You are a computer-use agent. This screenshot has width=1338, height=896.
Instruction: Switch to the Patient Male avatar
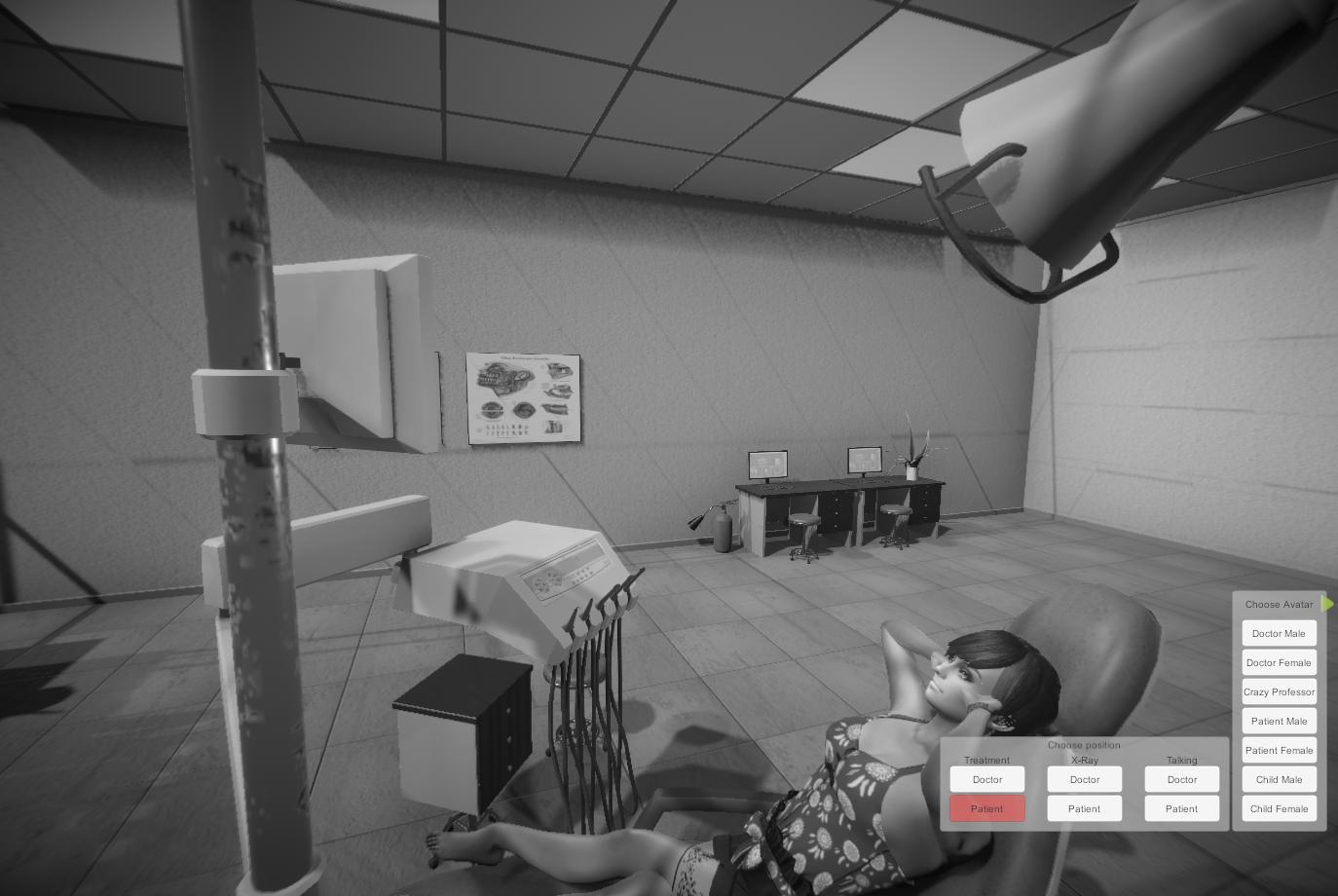click(1279, 721)
